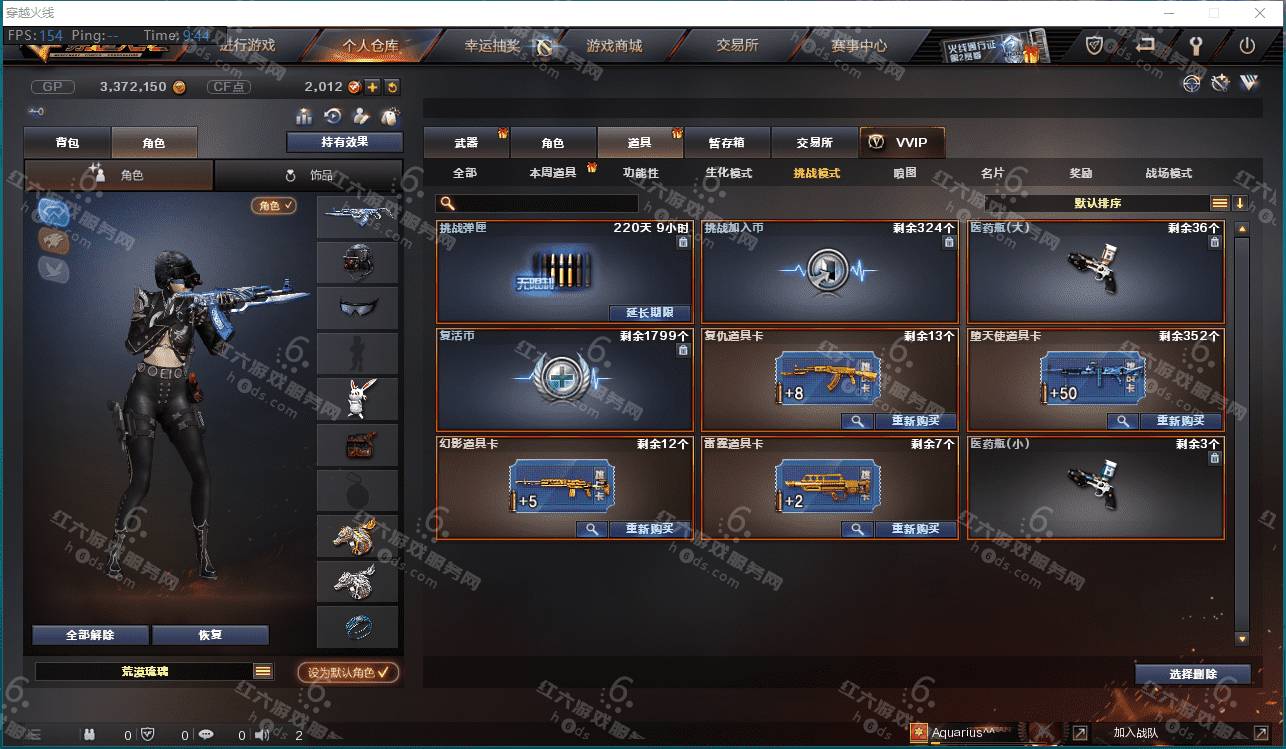Inspect the 堕天使道具卡 with the magnifier
Image resolution: width=1286 pixels, height=749 pixels.
pos(1122,421)
